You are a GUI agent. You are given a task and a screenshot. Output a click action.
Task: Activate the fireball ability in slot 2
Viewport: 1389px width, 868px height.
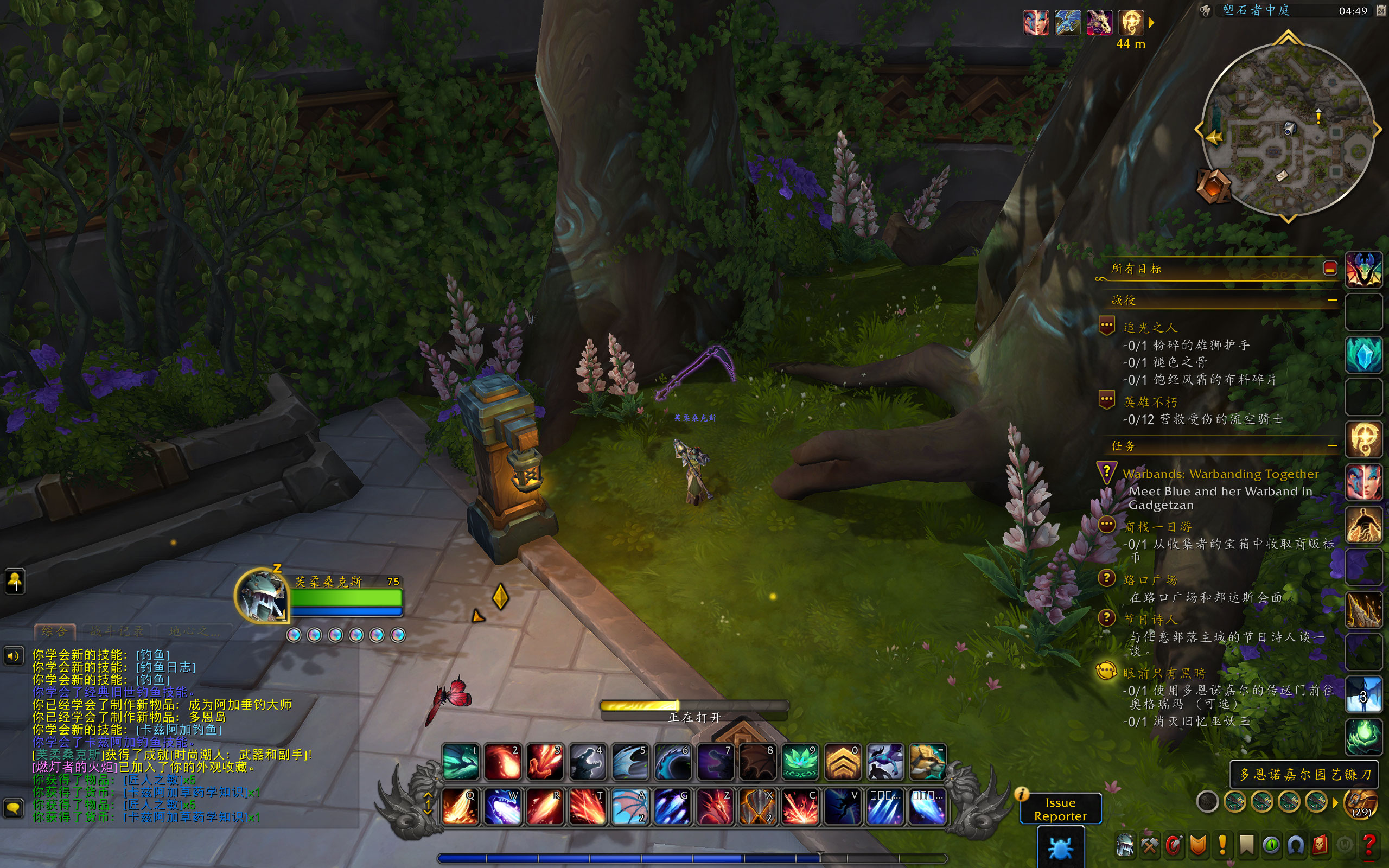click(x=503, y=762)
